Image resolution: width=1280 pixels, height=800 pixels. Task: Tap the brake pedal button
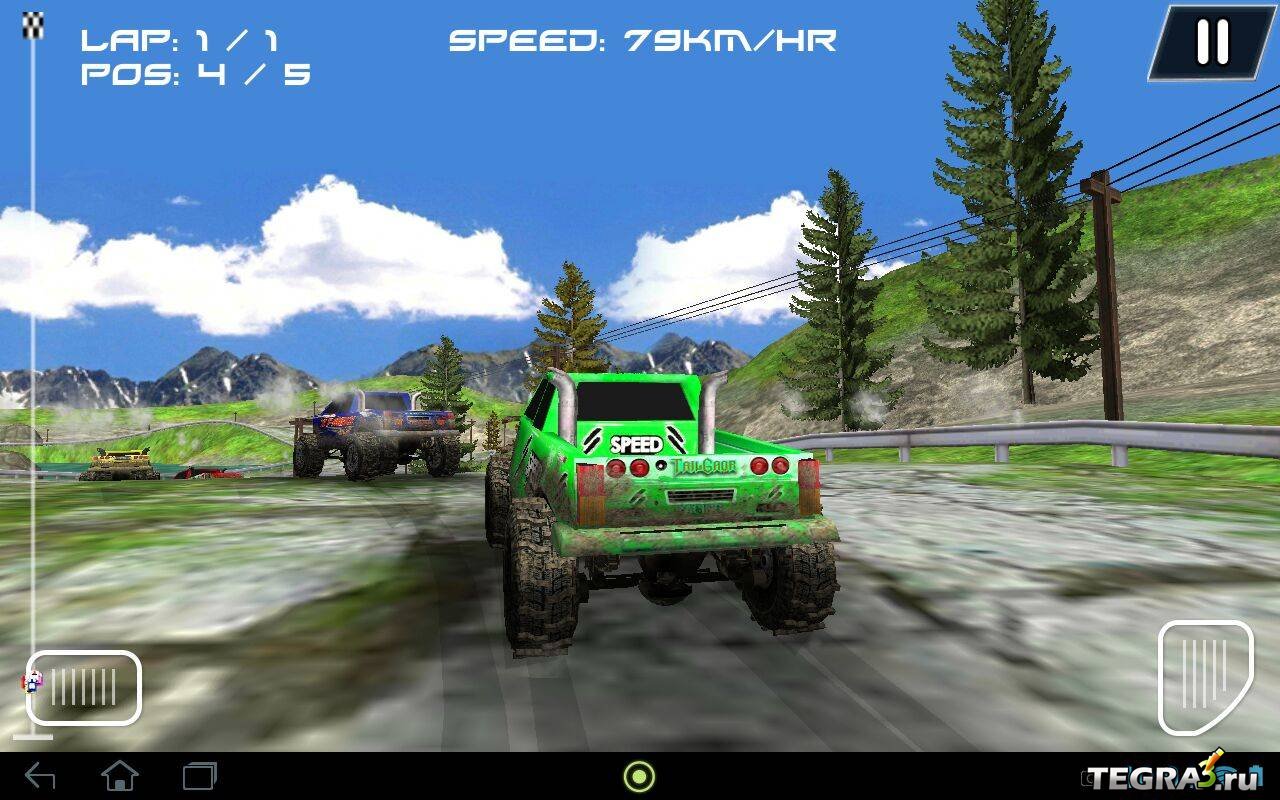tap(84, 687)
